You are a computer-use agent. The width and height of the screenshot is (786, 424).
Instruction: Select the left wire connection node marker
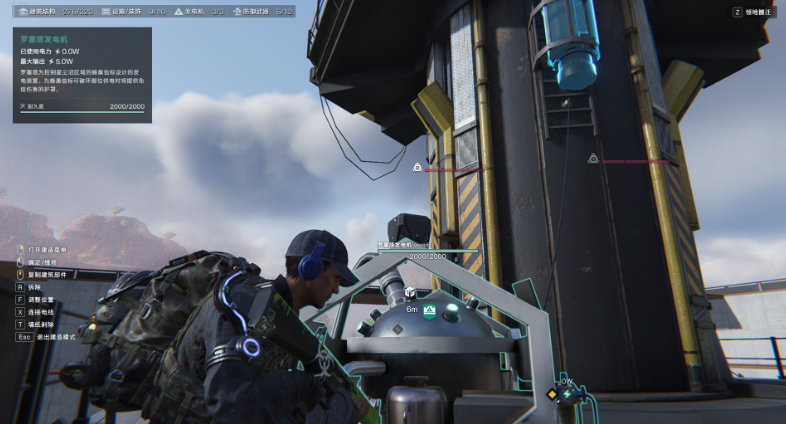pos(417,168)
